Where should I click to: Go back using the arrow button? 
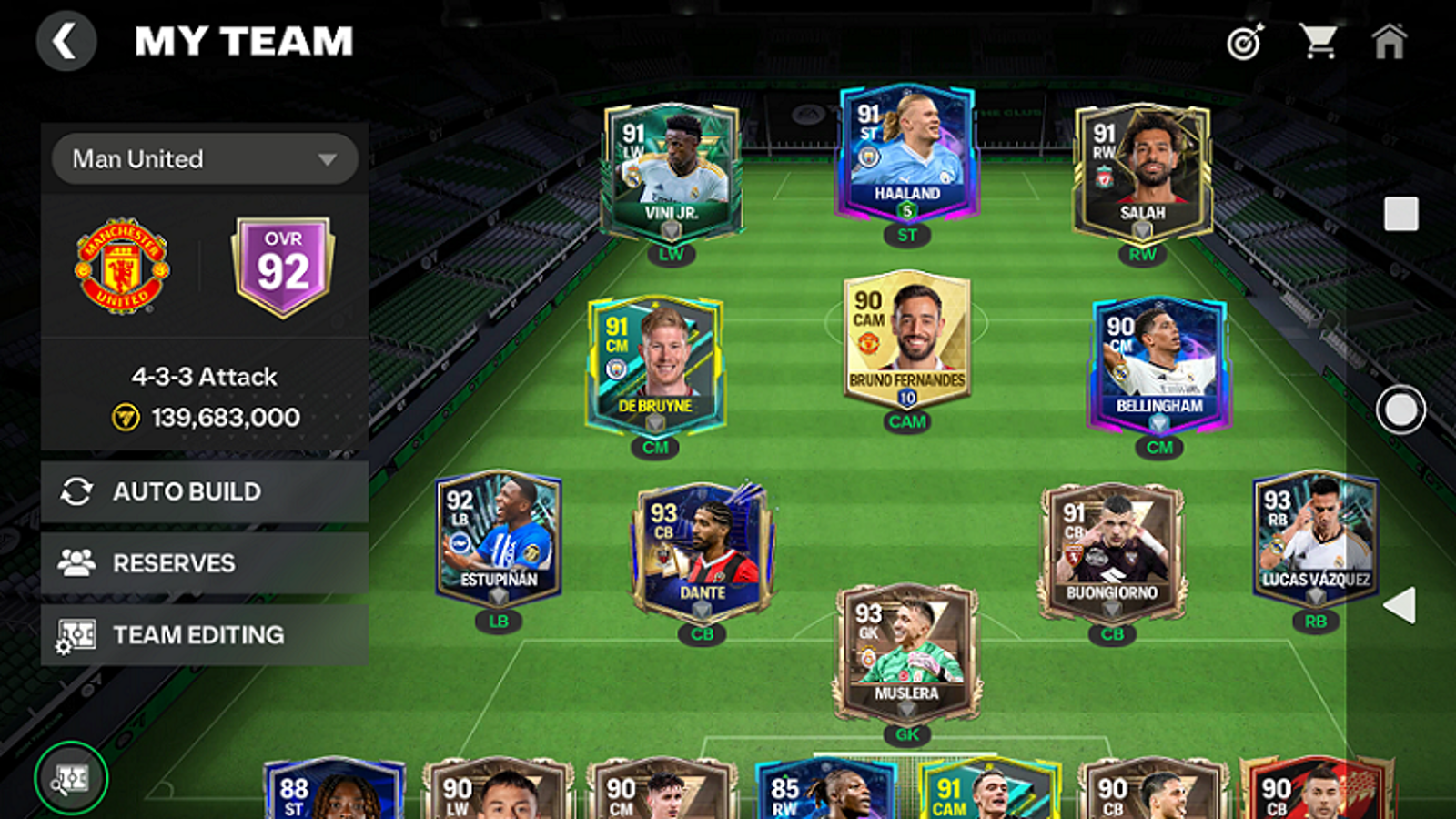[66, 42]
